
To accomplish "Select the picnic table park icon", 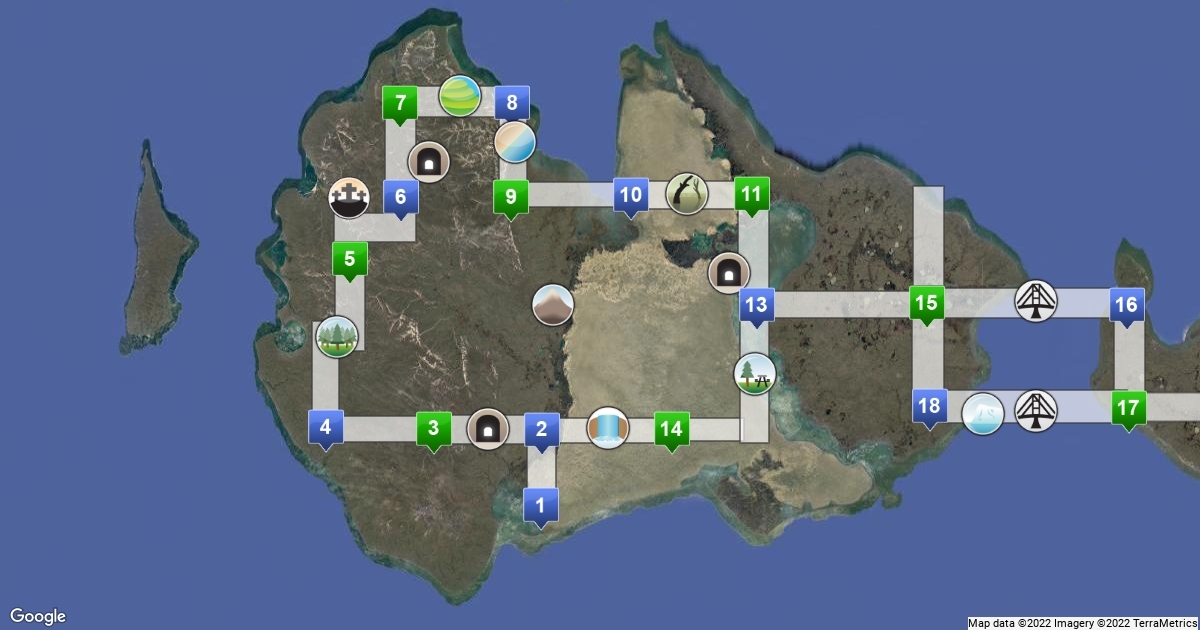I will [754, 374].
